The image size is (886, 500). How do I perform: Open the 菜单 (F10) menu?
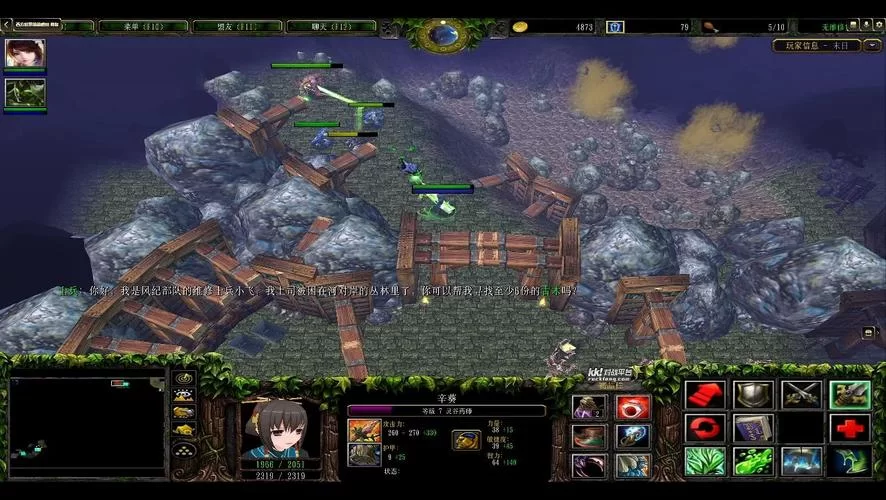pos(141,26)
